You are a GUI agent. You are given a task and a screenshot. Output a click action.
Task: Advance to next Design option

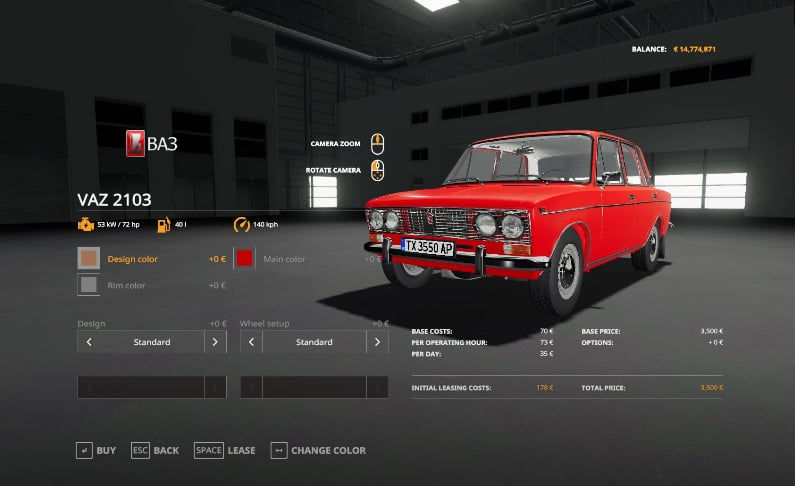click(215, 342)
